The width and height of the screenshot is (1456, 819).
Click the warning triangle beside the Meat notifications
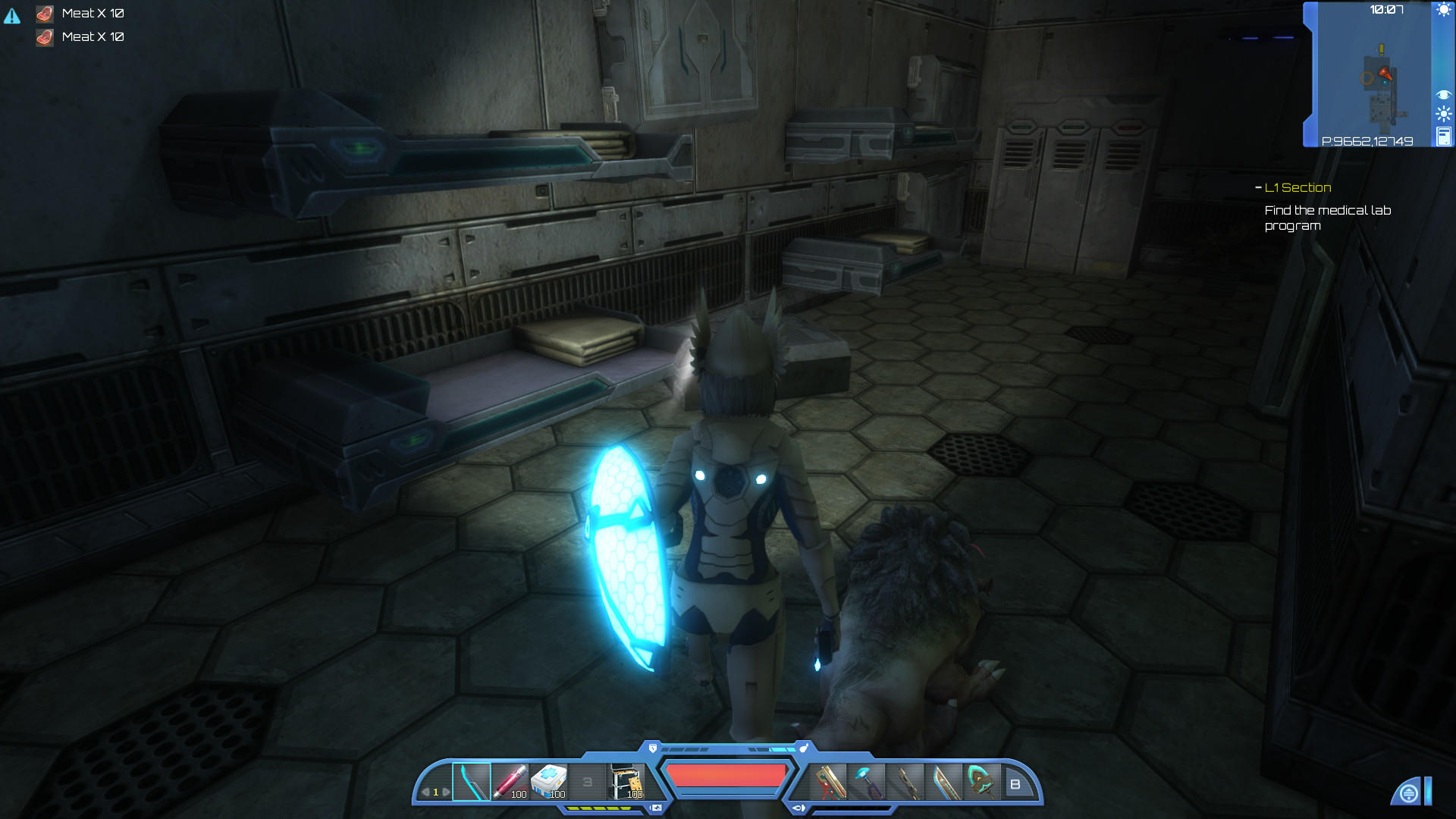[x=12, y=15]
